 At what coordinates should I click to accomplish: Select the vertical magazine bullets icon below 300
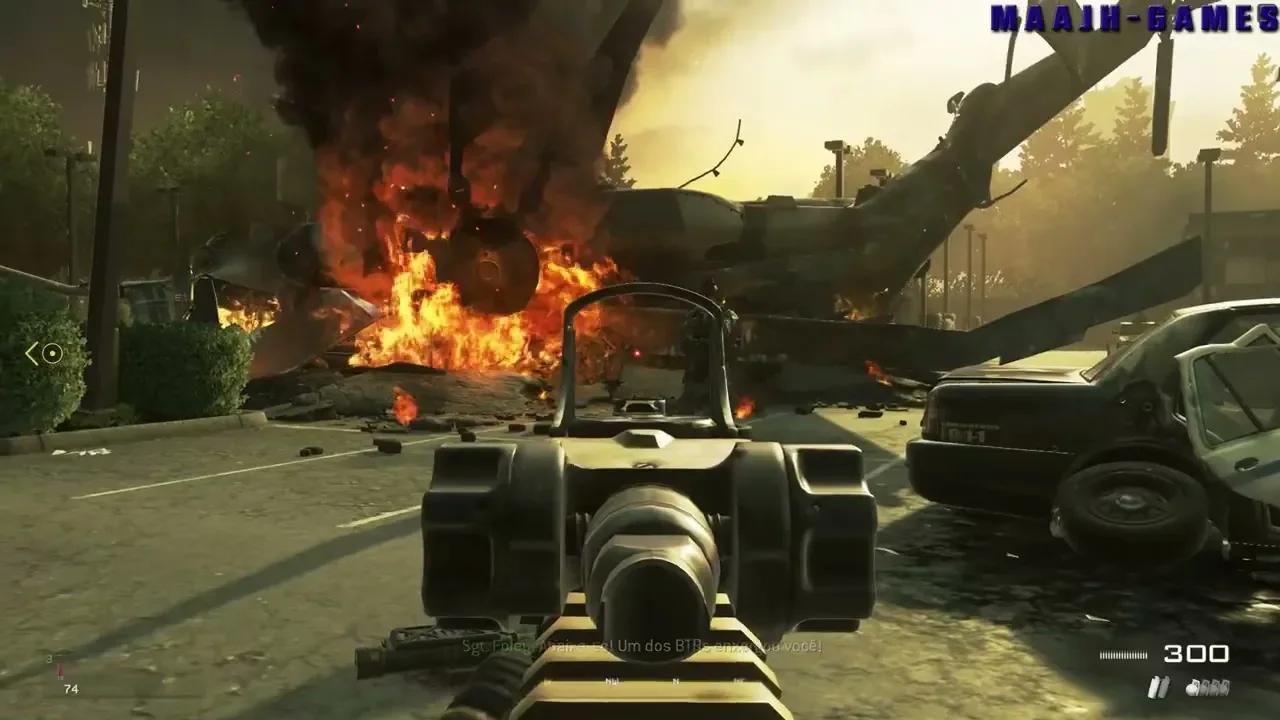pos(1158,687)
